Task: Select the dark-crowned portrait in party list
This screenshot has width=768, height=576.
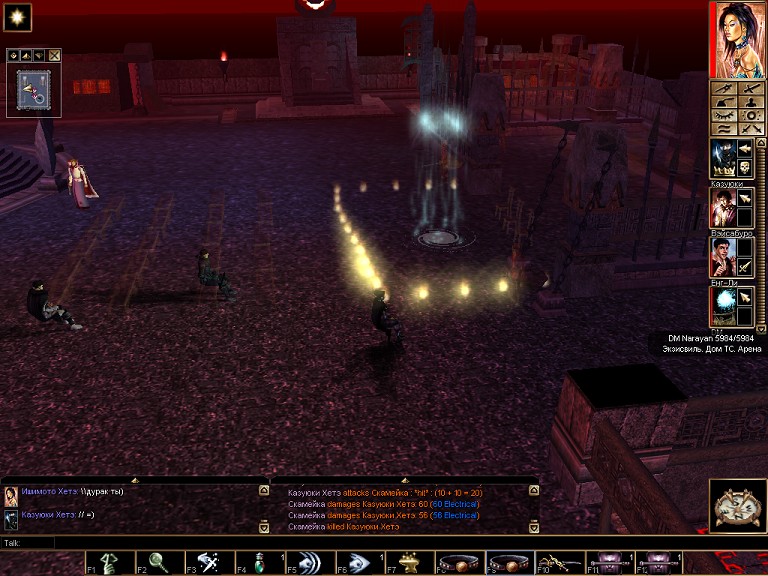Action: [723, 158]
